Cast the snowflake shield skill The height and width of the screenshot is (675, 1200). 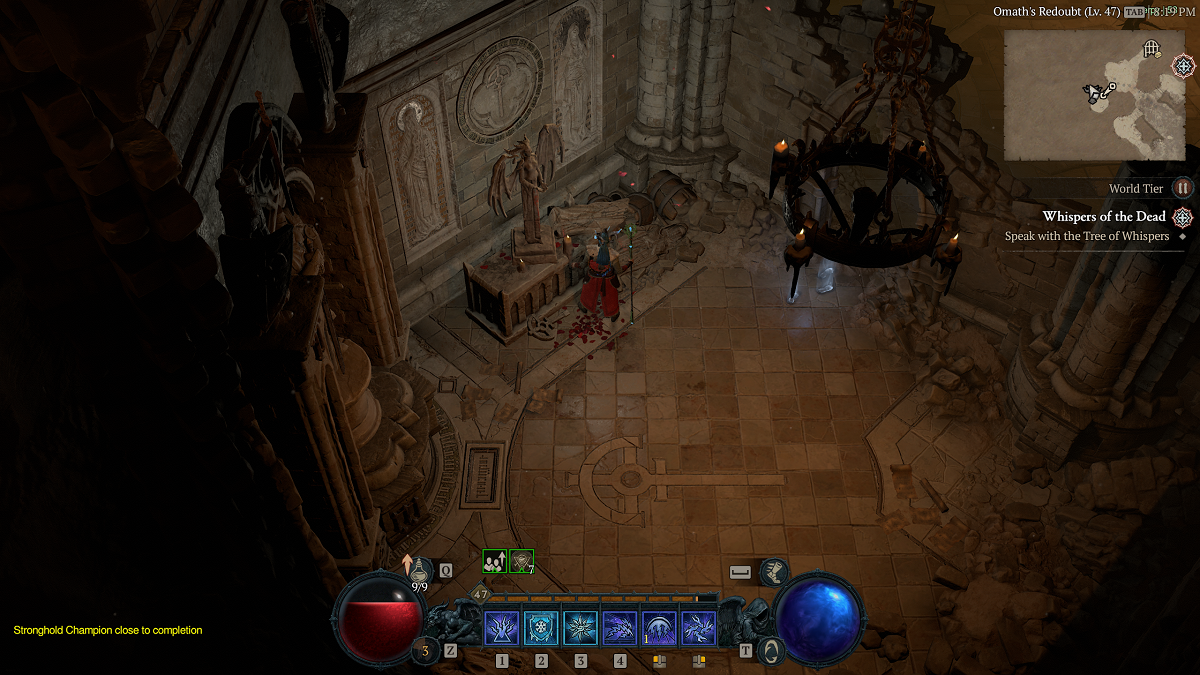click(541, 628)
